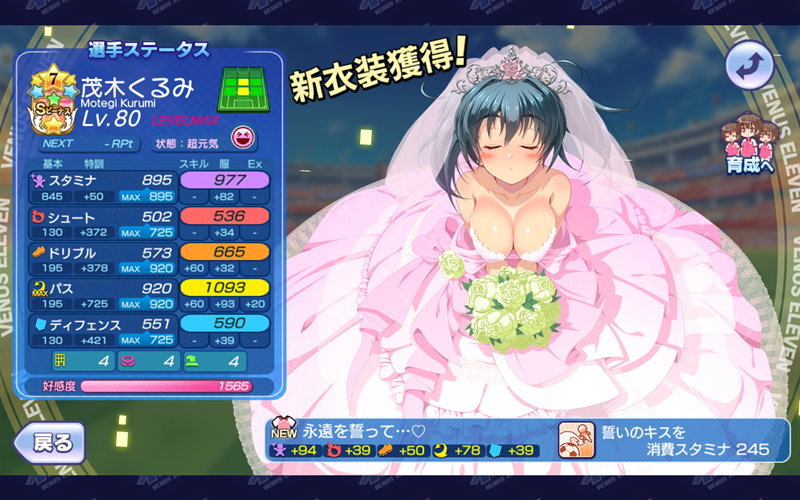Image resolution: width=800 pixels, height=500 pixels.
Task: Select the パス stat row
Action: [150, 296]
